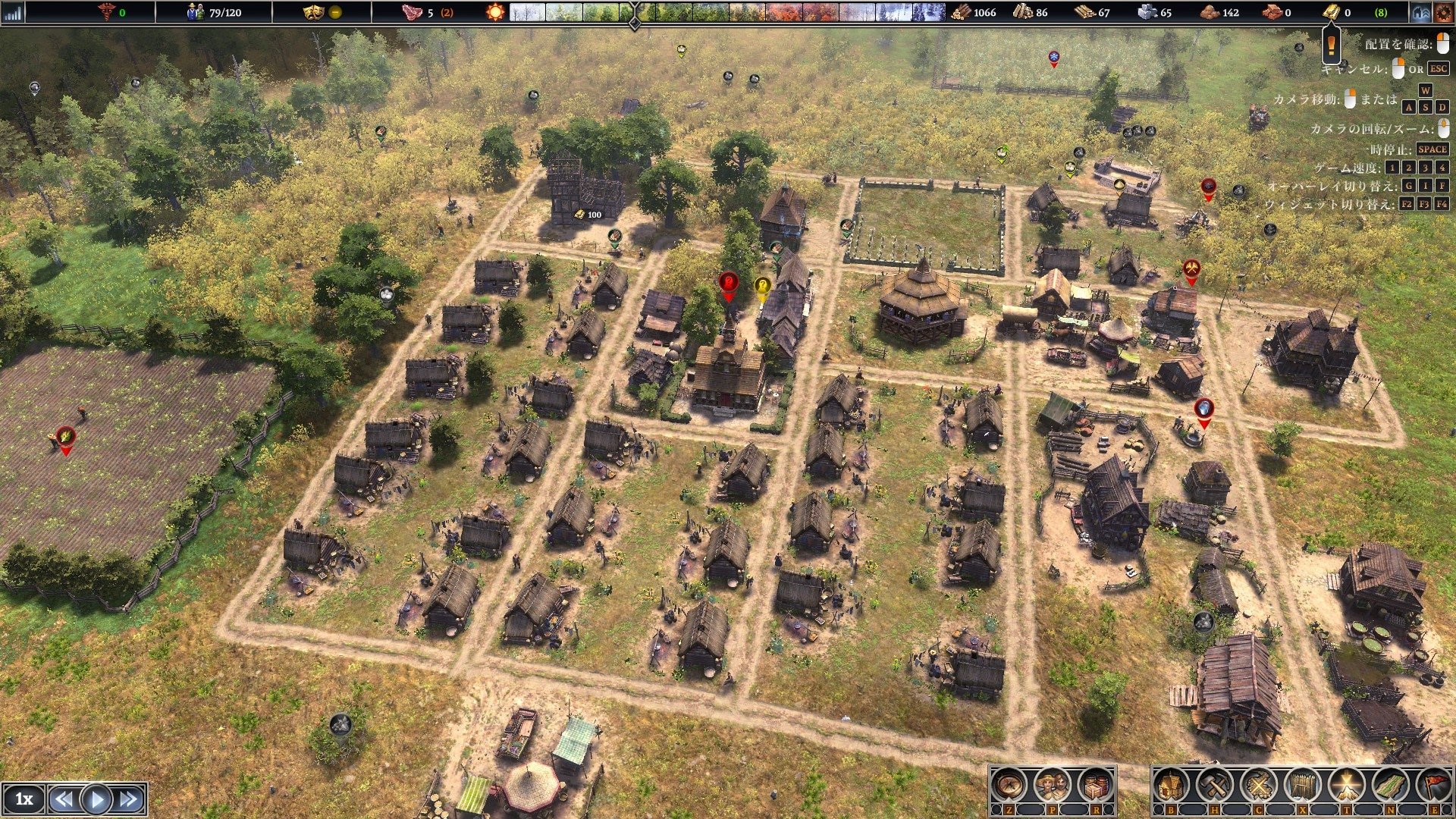1456x819 pixels.
Task: Select the crossed hammer and pickaxe tool
Action: click(1214, 786)
